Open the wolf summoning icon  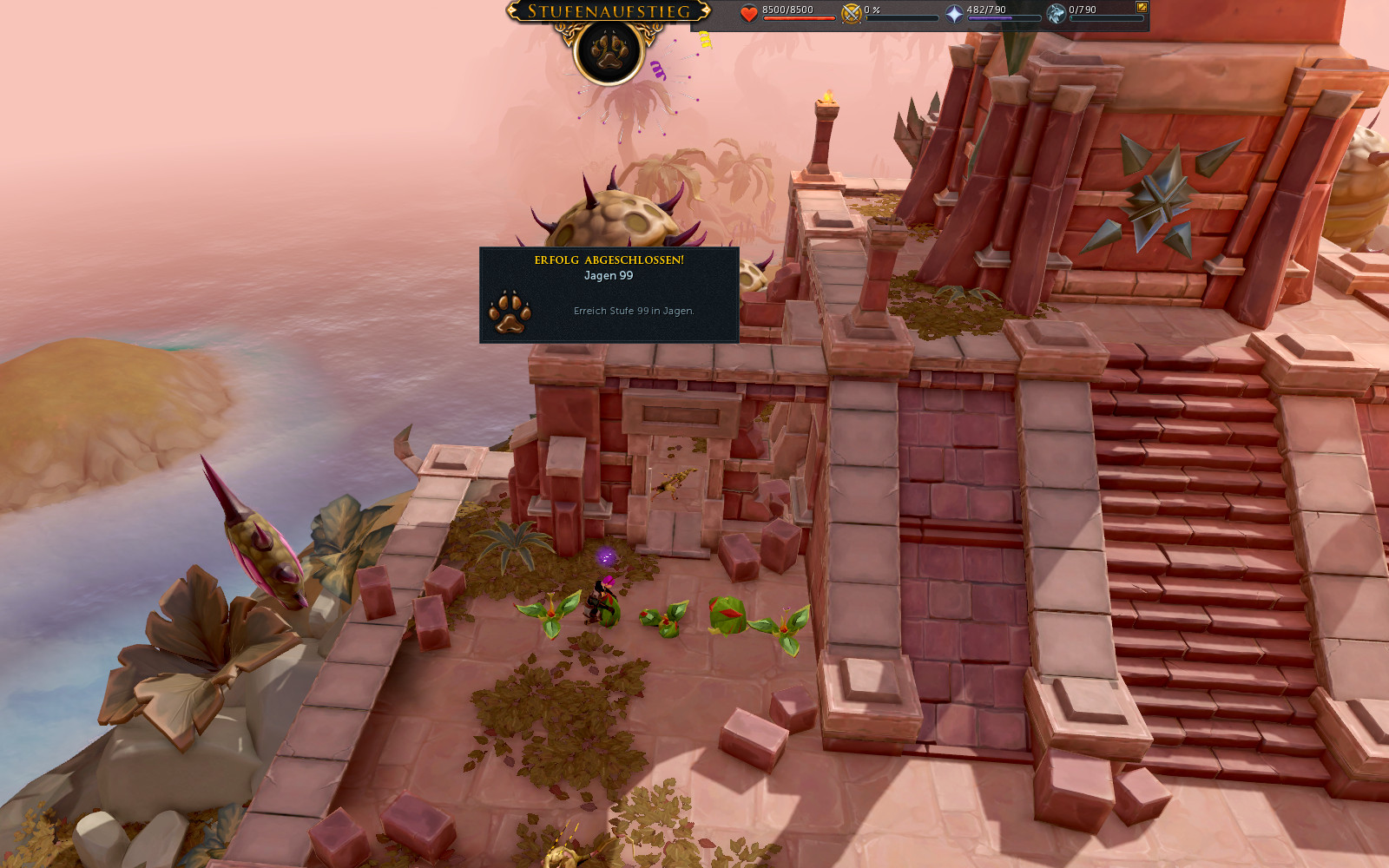1056,13
